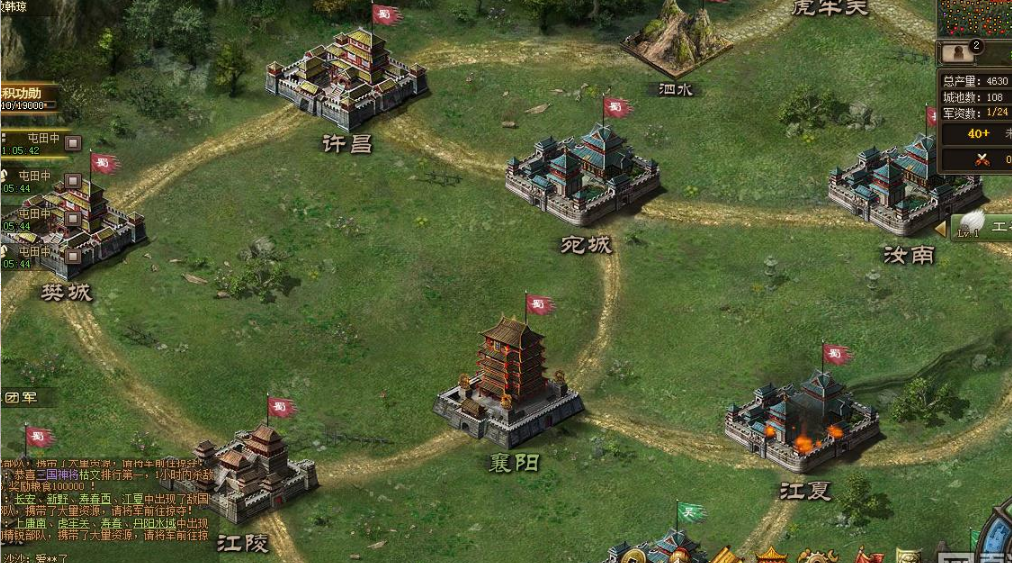Open the 团军 chat tab
The width and height of the screenshot is (1012, 563).
(20, 397)
